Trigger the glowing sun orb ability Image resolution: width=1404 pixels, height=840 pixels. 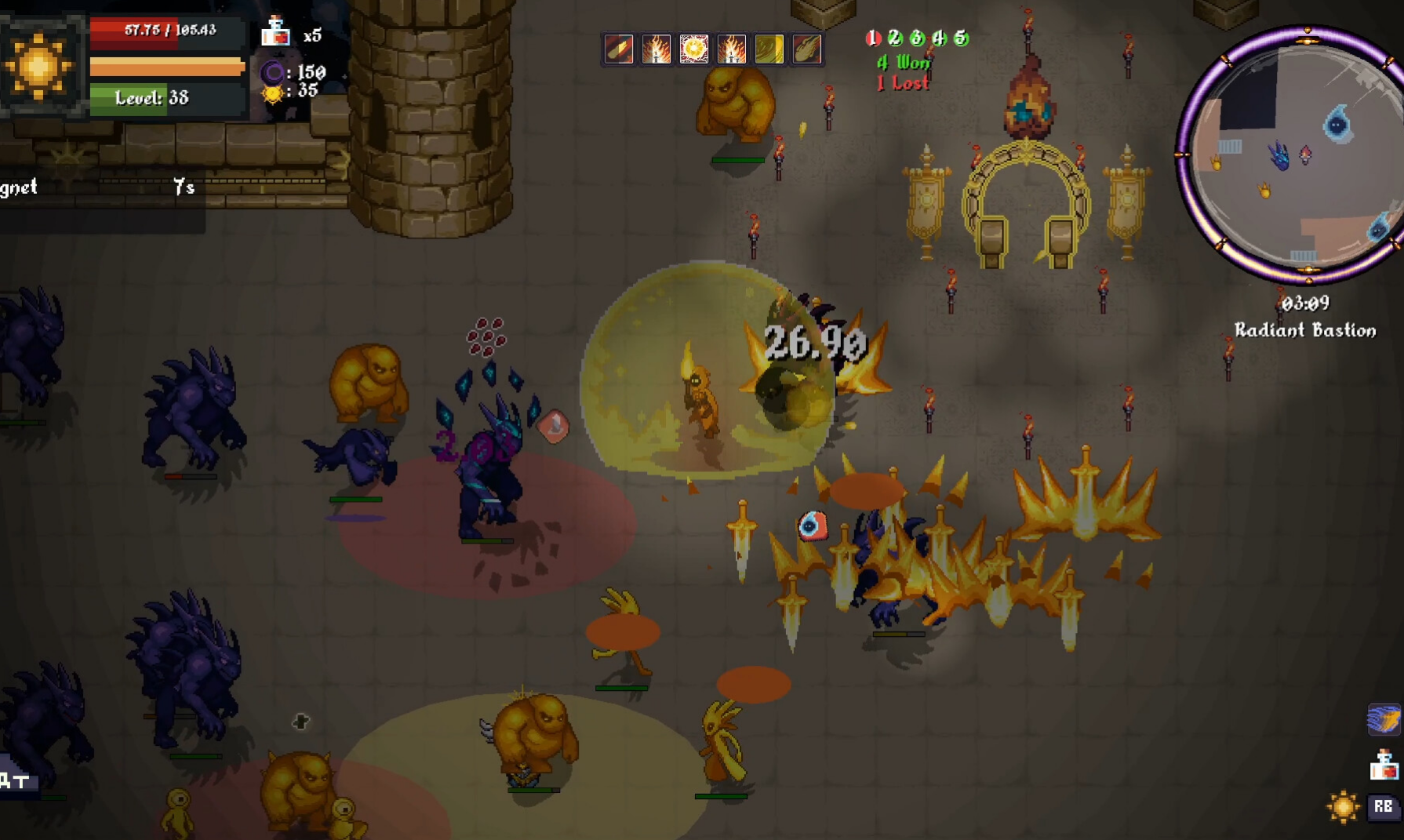point(694,49)
